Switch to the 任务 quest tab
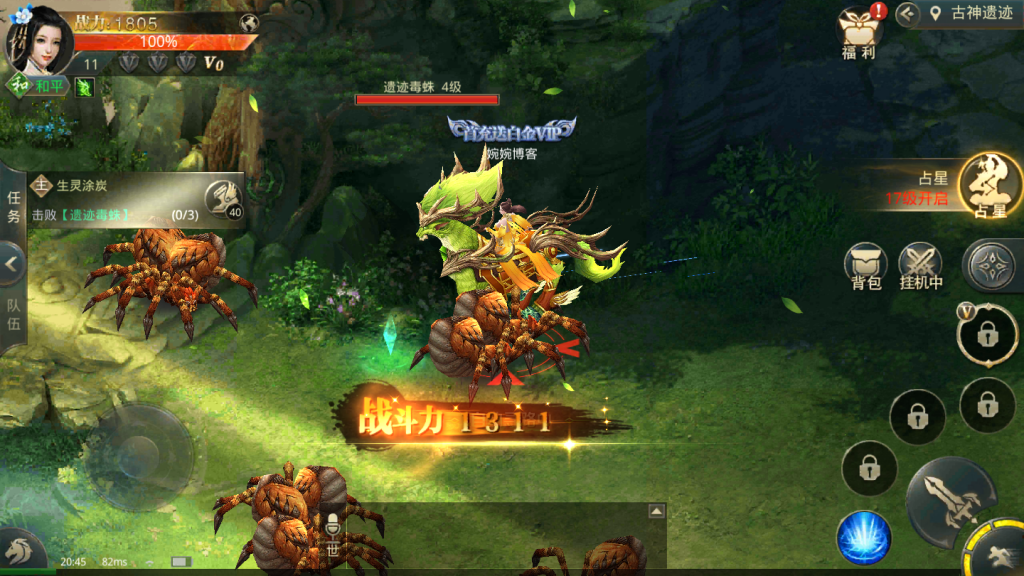This screenshot has height=576, width=1024. [x=13, y=207]
